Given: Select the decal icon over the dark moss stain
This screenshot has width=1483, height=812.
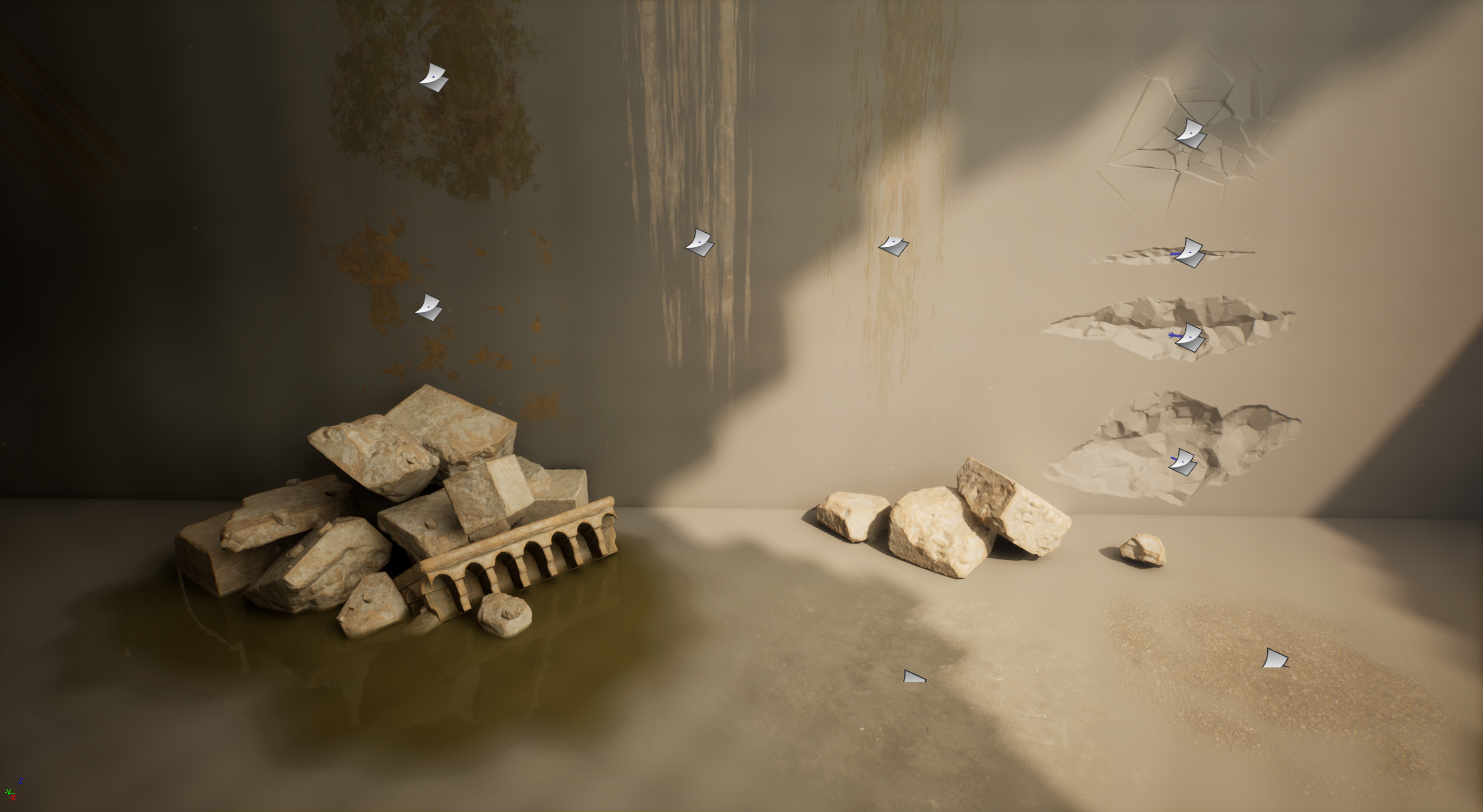Looking at the screenshot, I should (x=434, y=78).
